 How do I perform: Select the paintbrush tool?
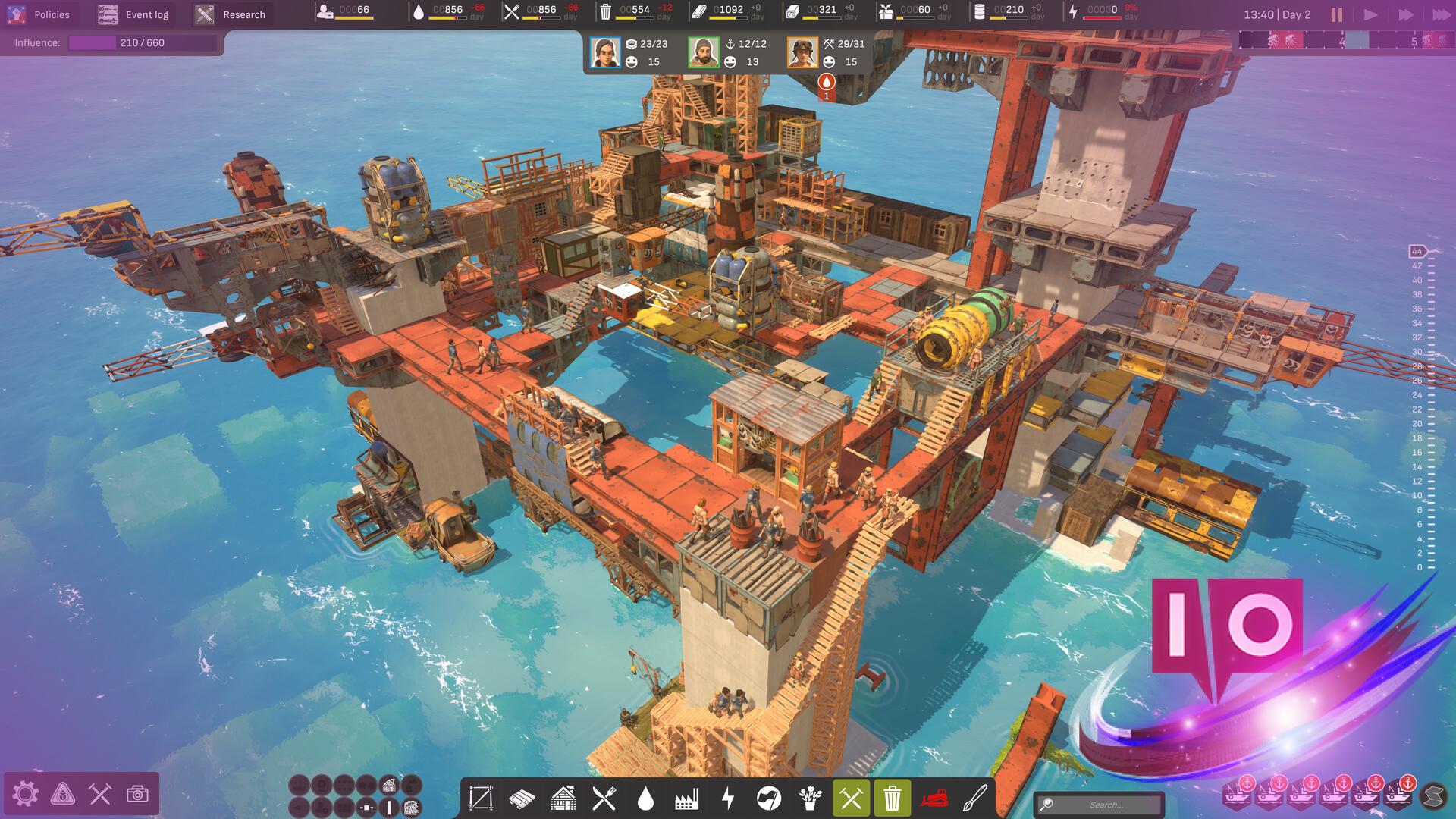click(974, 798)
